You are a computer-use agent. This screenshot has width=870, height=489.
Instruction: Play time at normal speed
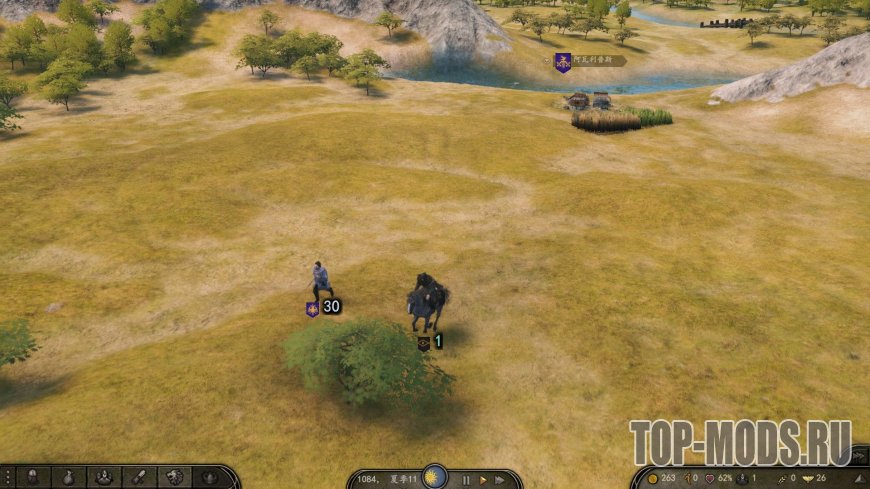pos(483,480)
